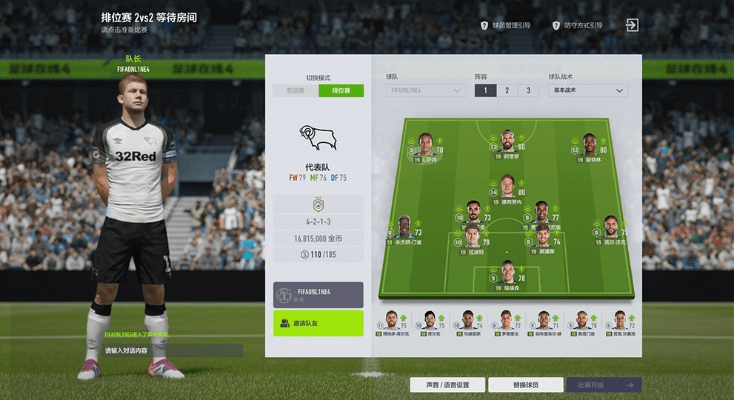The height and width of the screenshot is (400, 734).
Task: Open the 球队 team dropdown
Action: (x=426, y=91)
